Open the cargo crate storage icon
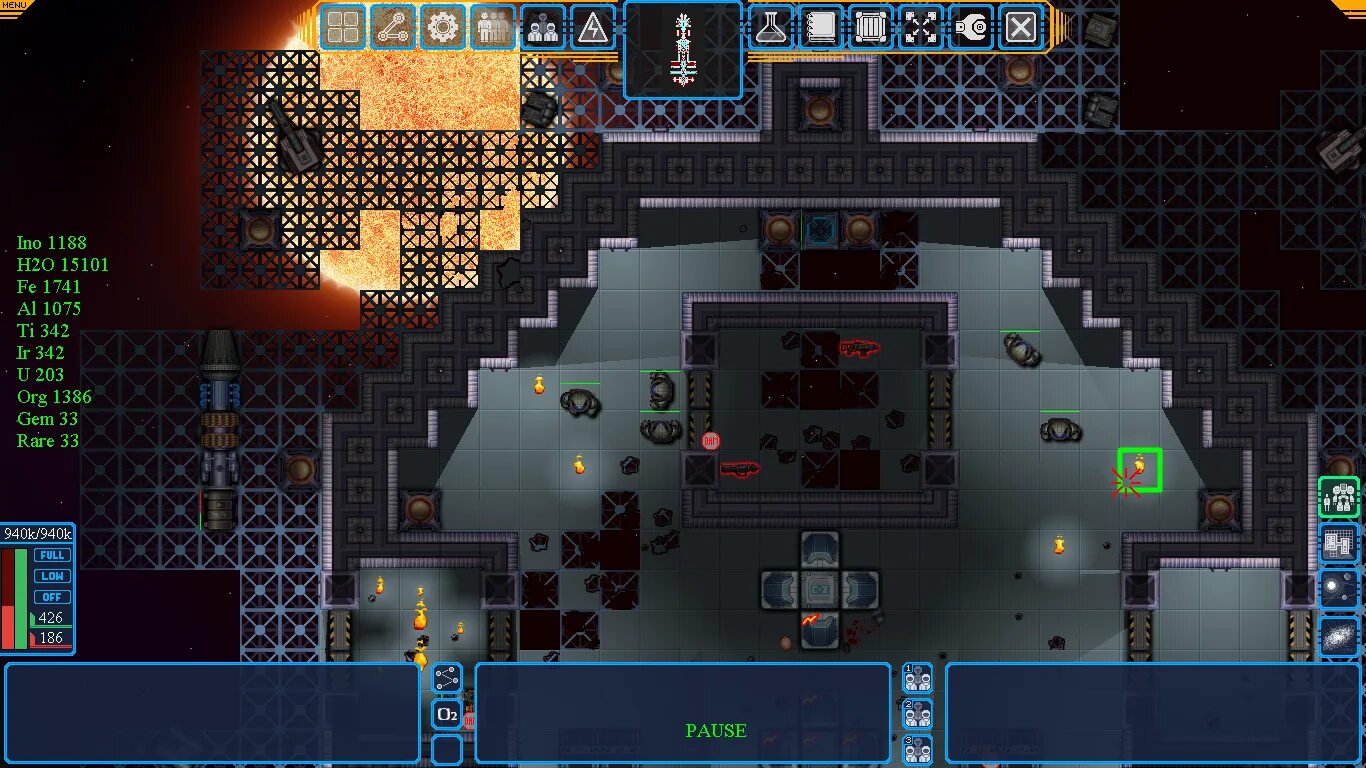The width and height of the screenshot is (1366, 768). tap(870, 27)
